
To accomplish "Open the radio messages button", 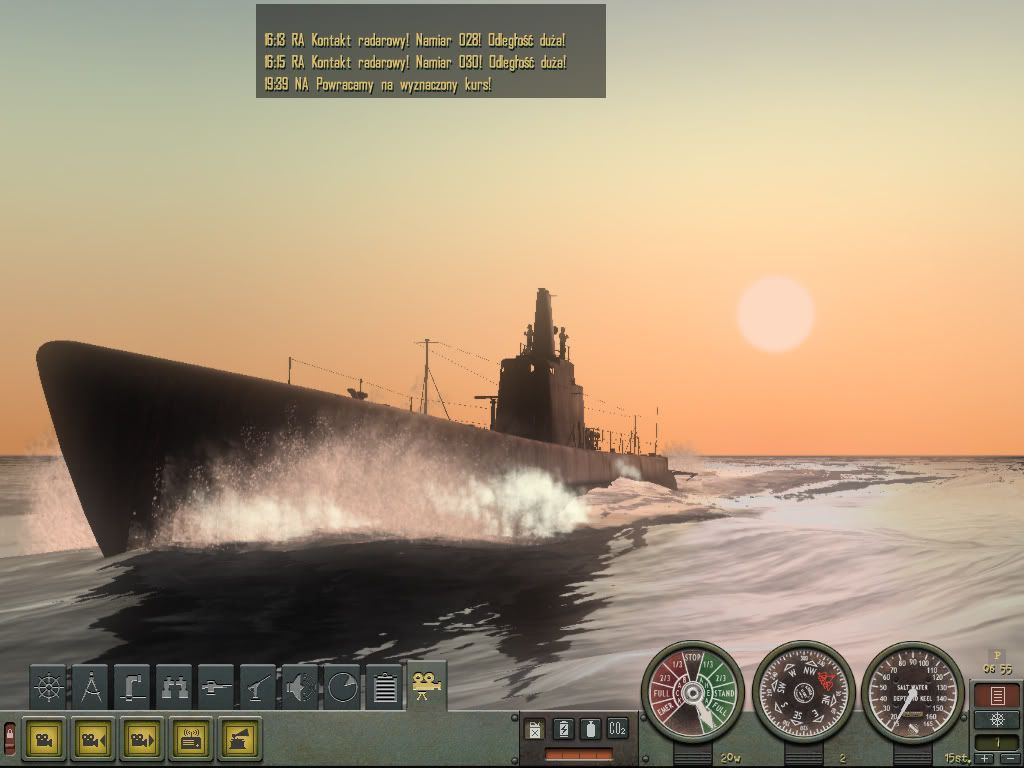I will coord(191,739).
